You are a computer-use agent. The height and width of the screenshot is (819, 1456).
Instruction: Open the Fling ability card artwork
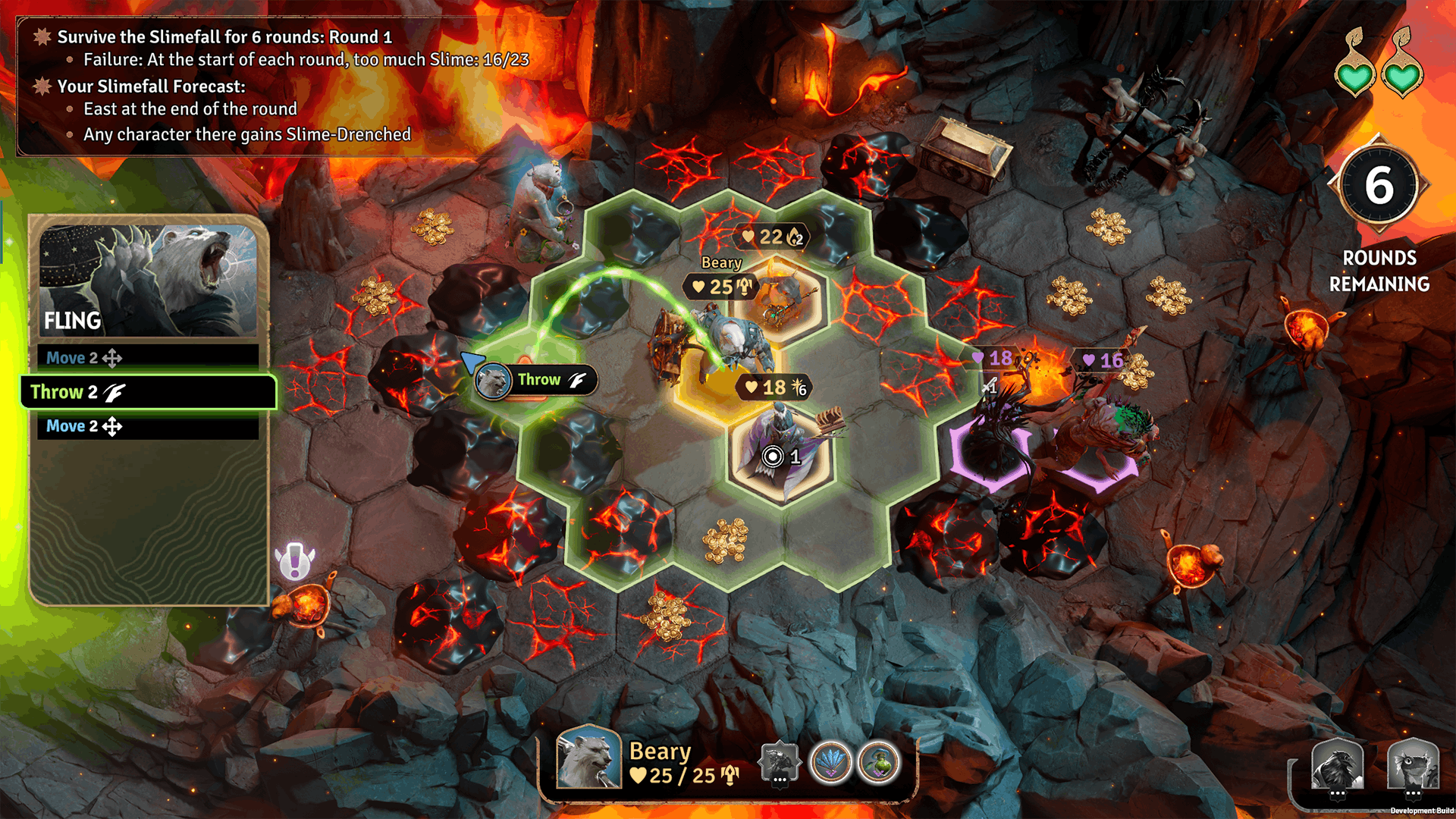pos(149,279)
